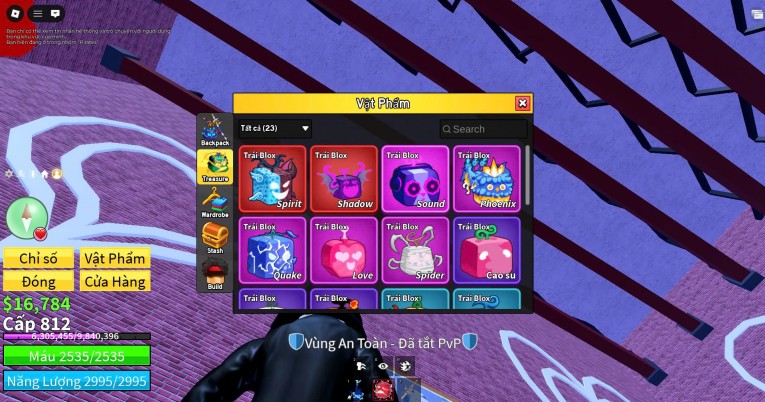Open the Stash tab
The width and height of the screenshot is (765, 402).
point(214,238)
